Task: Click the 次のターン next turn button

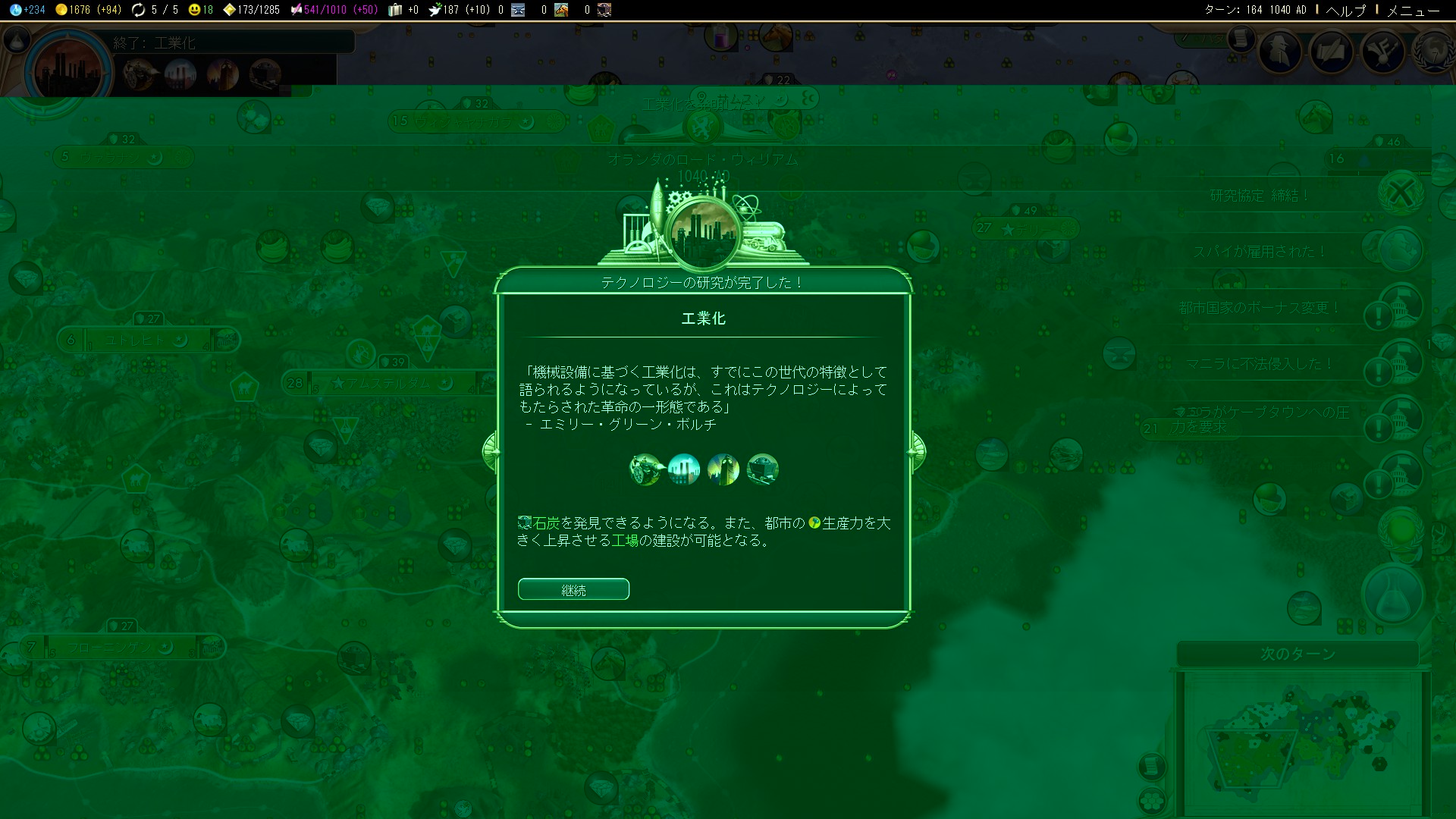Action: [x=1298, y=654]
